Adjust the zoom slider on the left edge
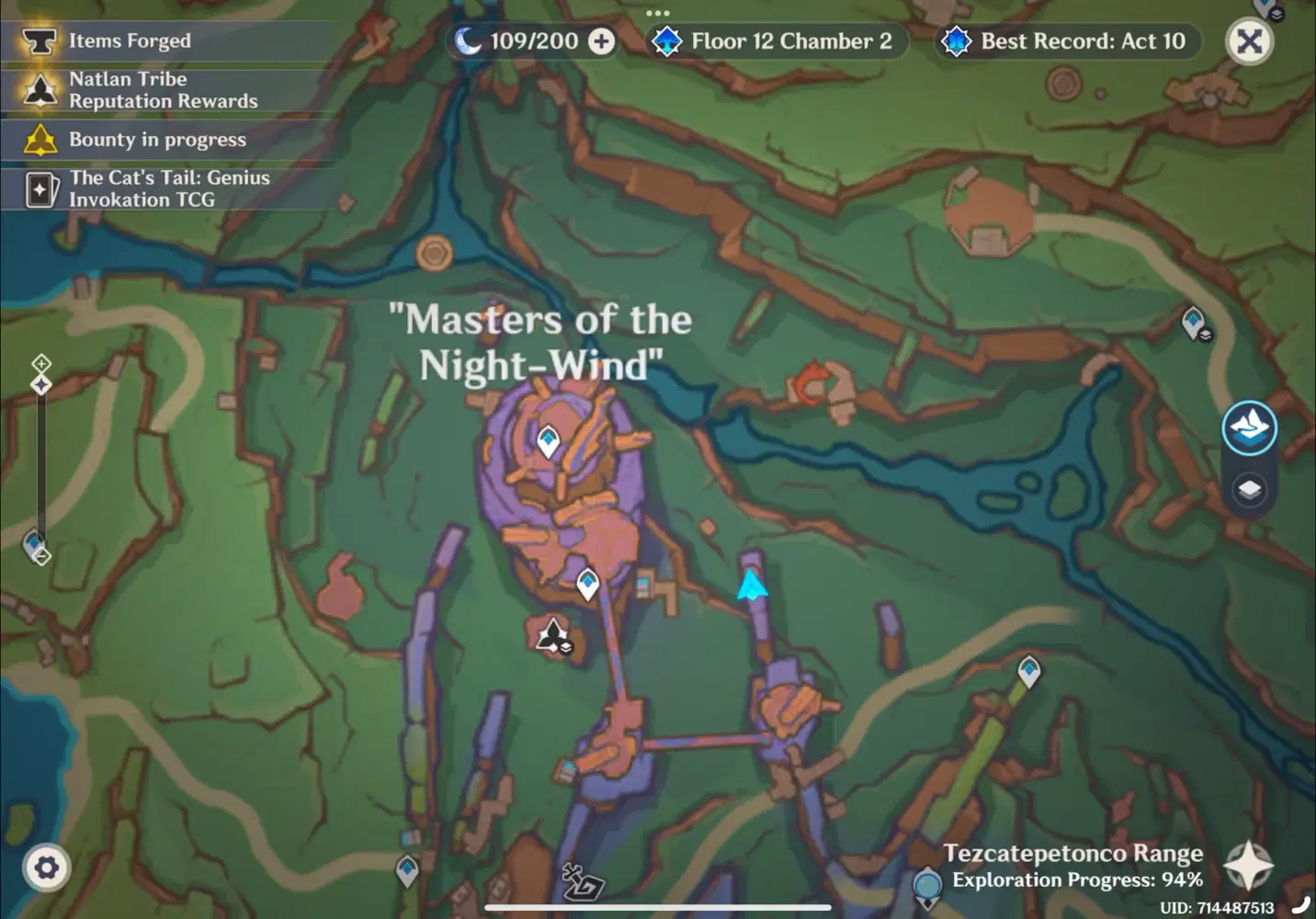 tap(41, 384)
